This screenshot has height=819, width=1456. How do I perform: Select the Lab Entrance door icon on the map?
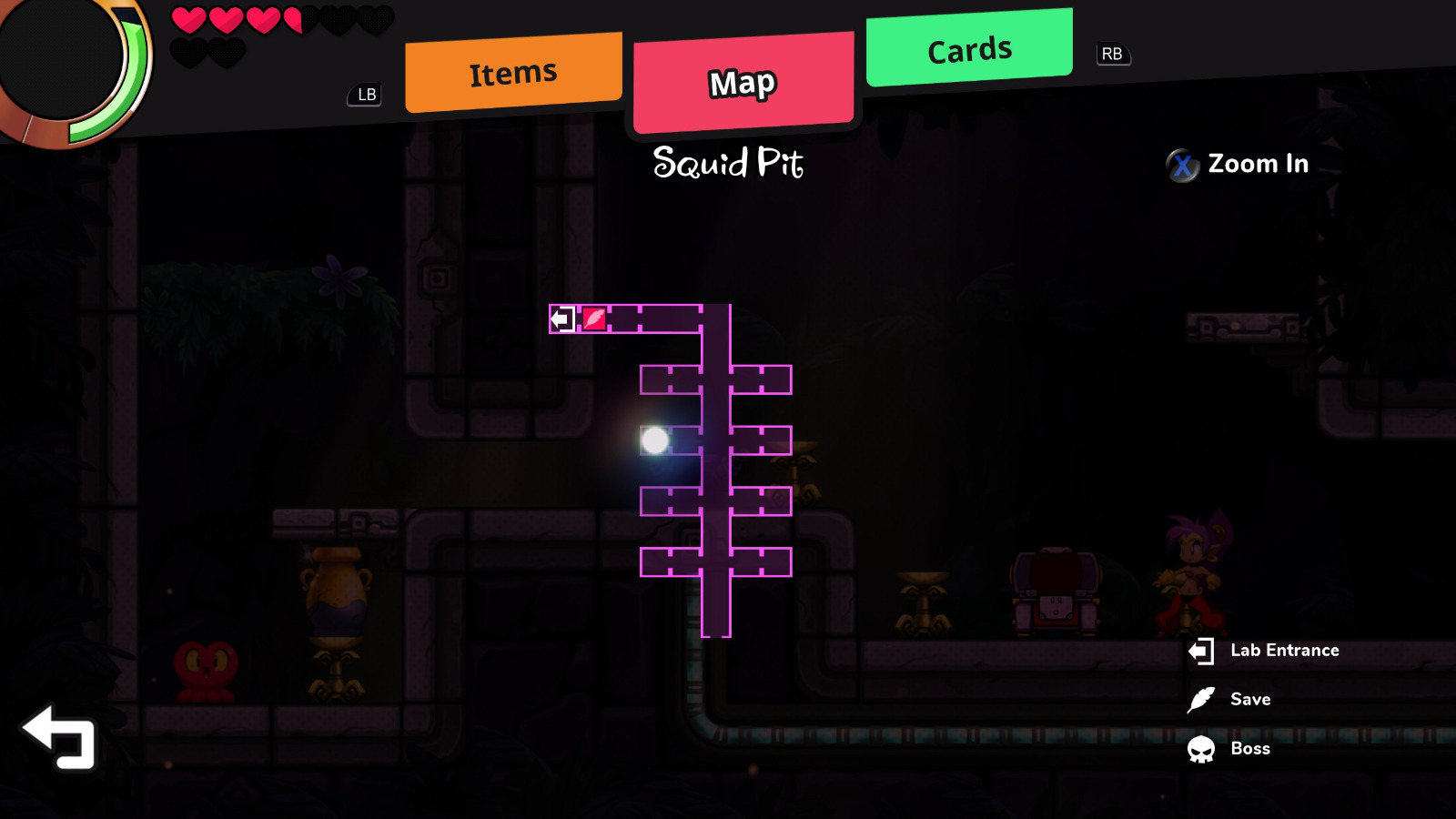(561, 319)
